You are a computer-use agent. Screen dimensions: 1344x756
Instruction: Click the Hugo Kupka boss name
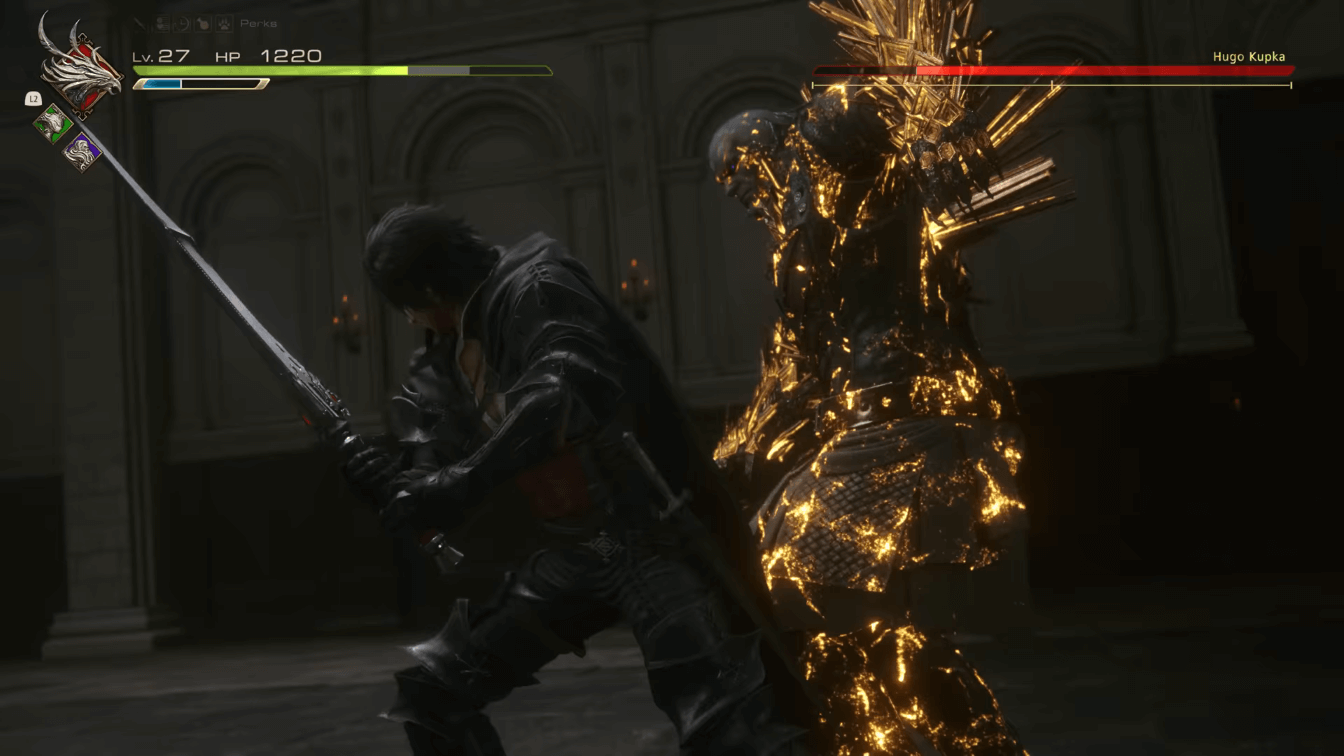click(x=1249, y=56)
